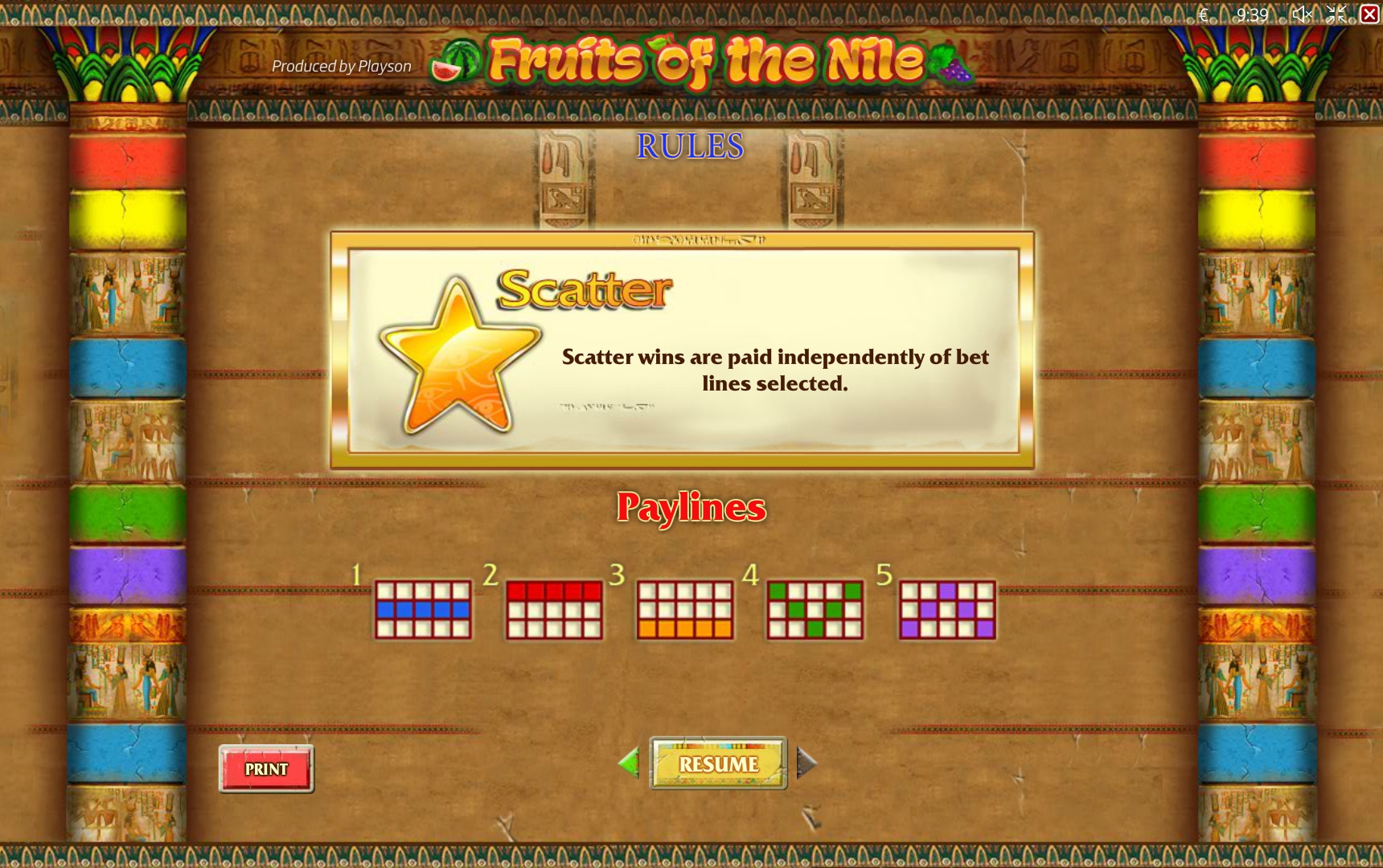Toggle the sound mute speaker icon
This screenshot has height=868, width=1383.
point(1302,14)
